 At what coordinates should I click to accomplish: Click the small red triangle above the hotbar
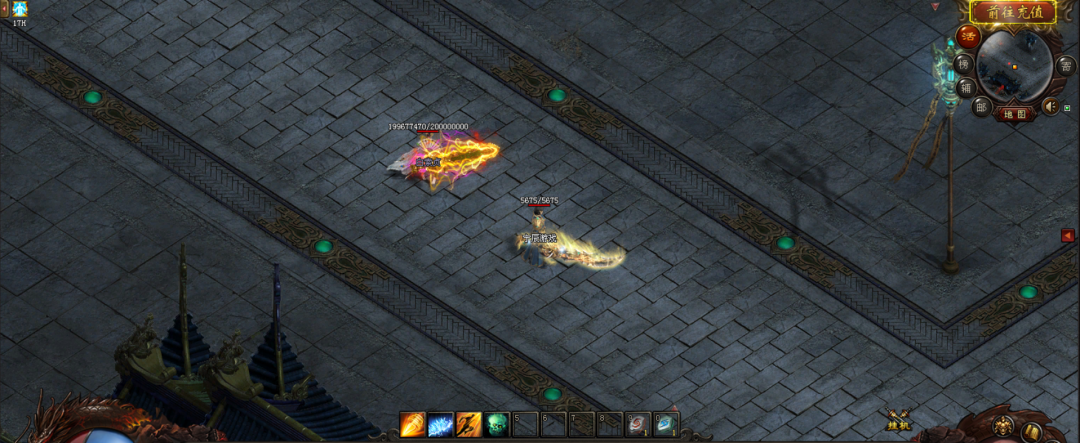[x=674, y=408]
